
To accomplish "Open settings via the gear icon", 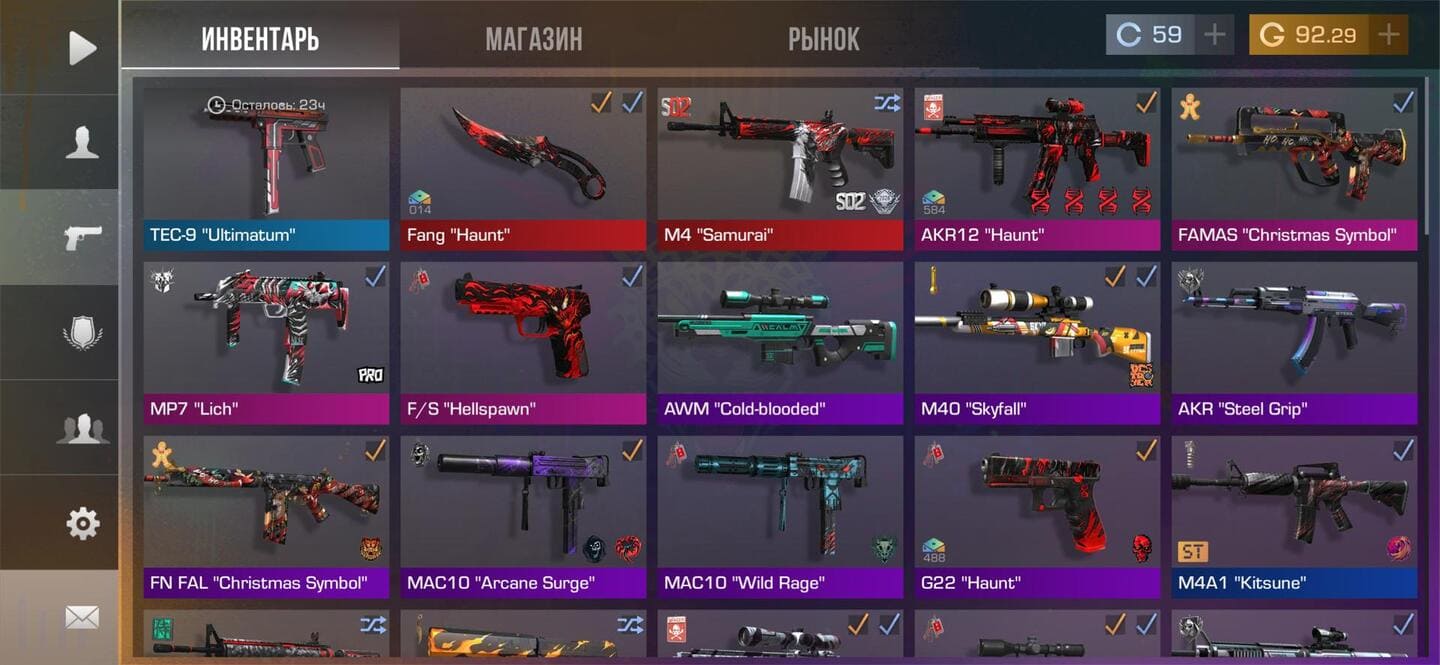I will (82, 522).
